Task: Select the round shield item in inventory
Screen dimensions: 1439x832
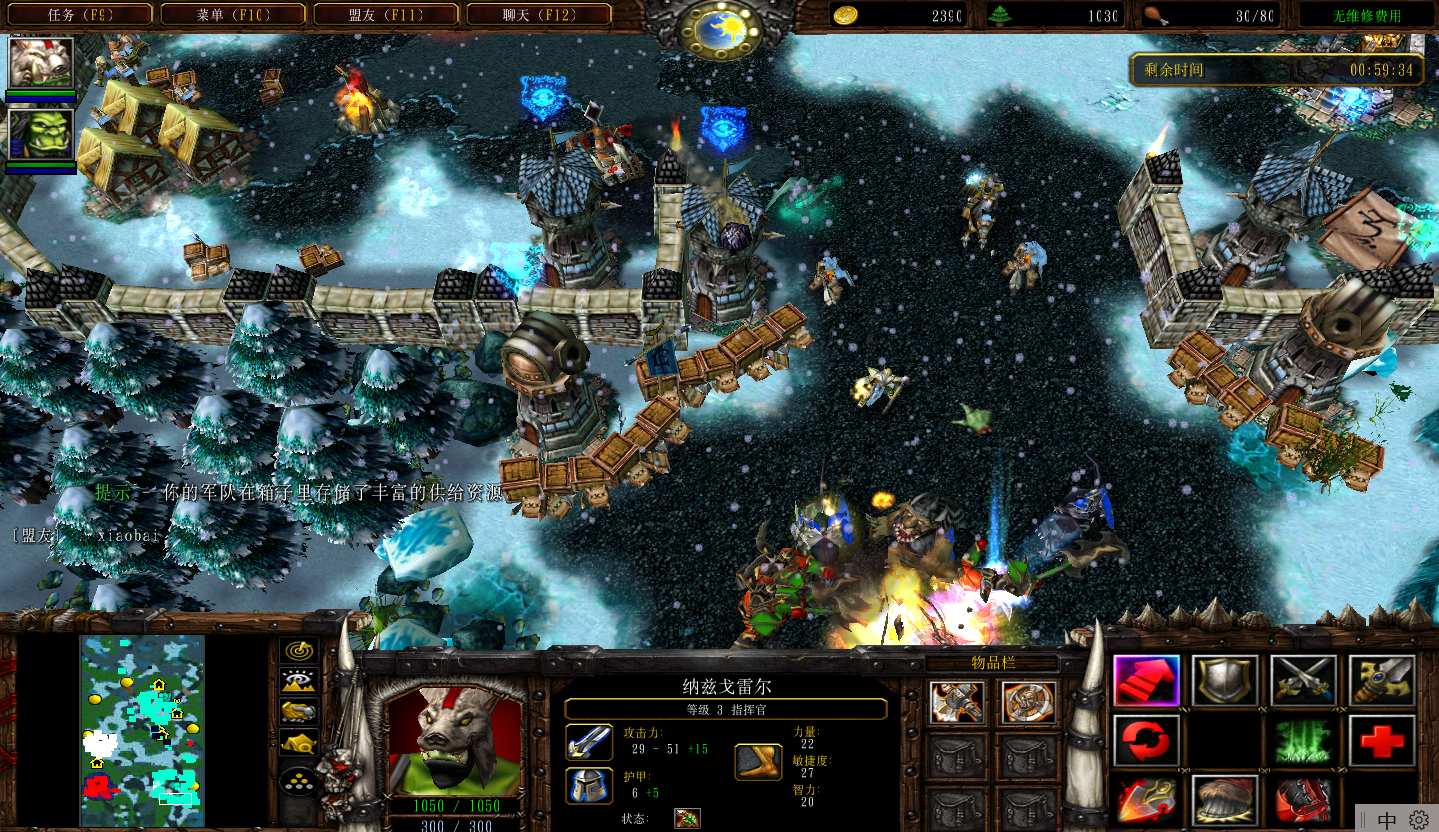Action: 1028,702
